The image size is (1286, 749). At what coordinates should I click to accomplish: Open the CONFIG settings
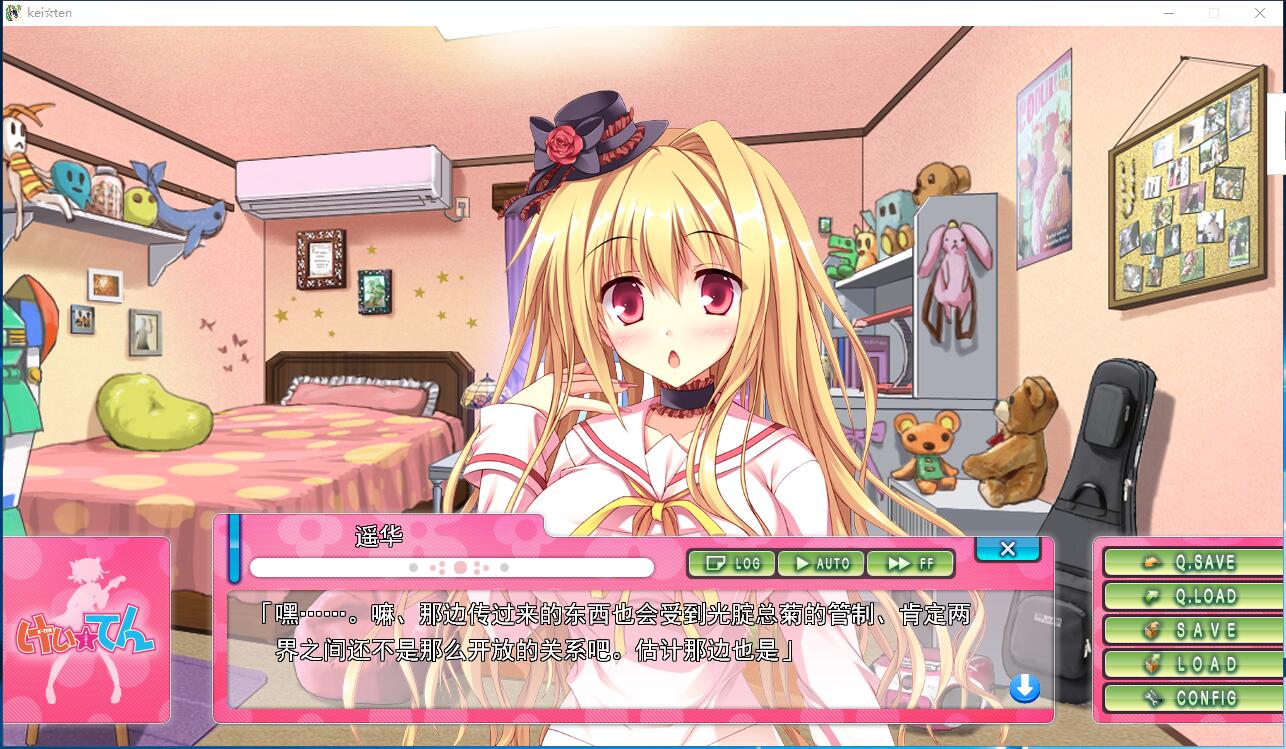[x=1192, y=698]
